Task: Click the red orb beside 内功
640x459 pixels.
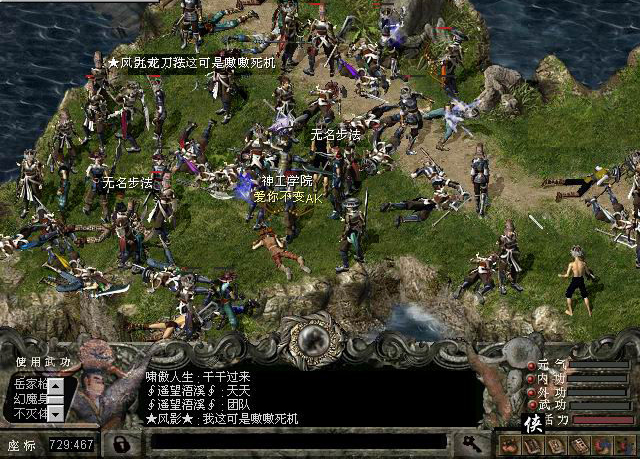Action: pyautogui.click(x=530, y=379)
